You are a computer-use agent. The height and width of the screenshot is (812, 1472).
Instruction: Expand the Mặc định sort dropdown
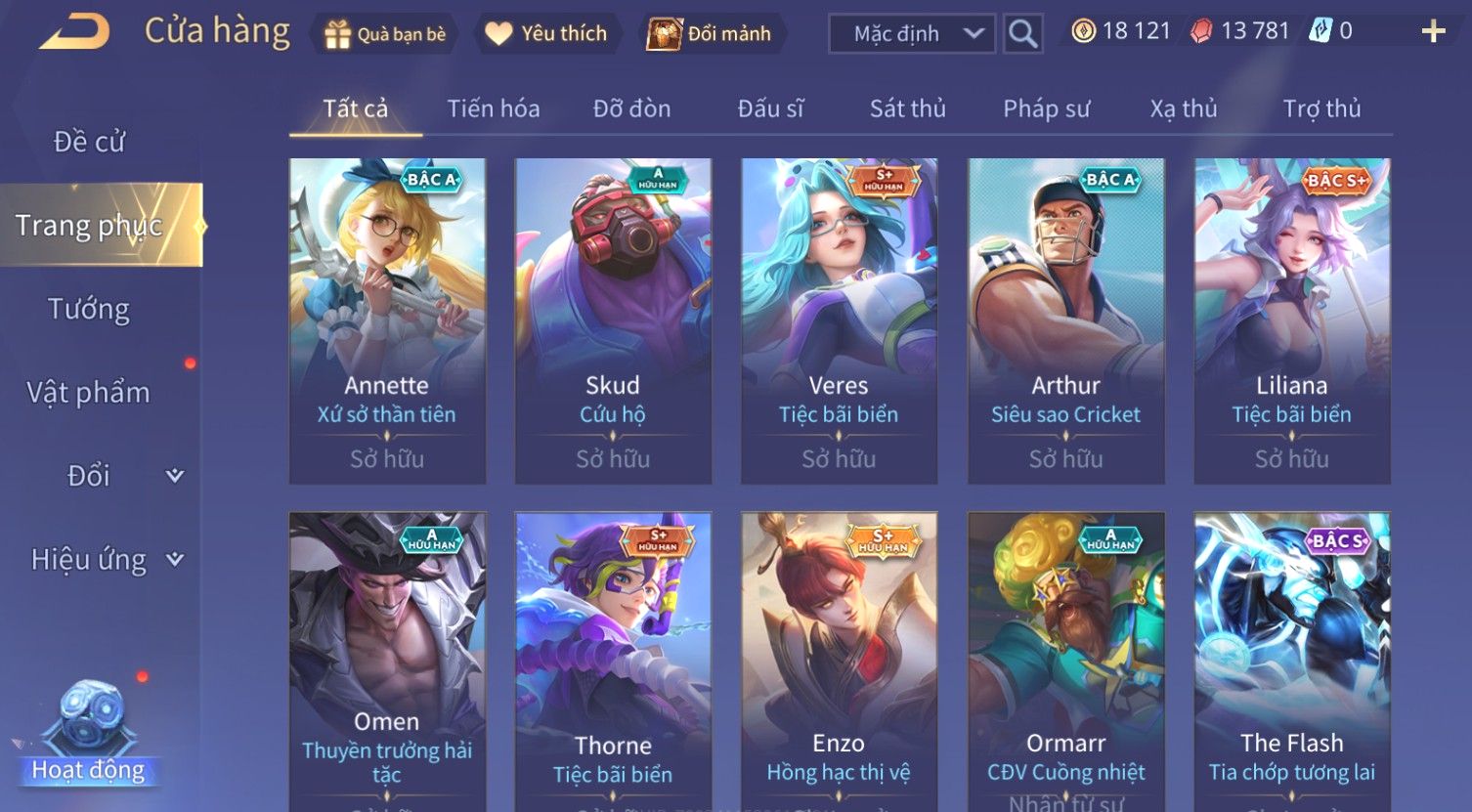pyautogui.click(x=912, y=34)
